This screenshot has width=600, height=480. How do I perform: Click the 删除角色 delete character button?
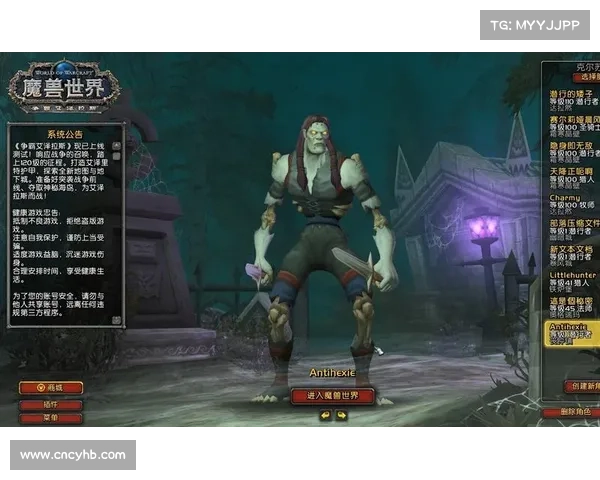572,412
